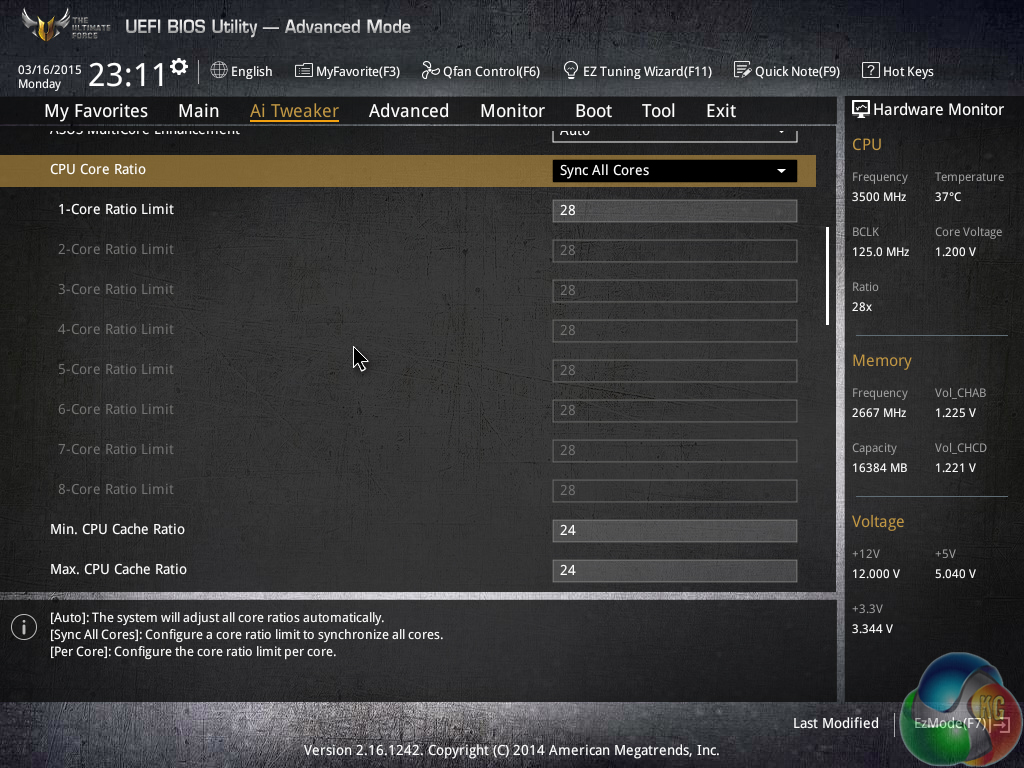Viewport: 1024px width, 768px height.
Task: Edit the 1-Core Ratio Limit field
Action: click(674, 210)
